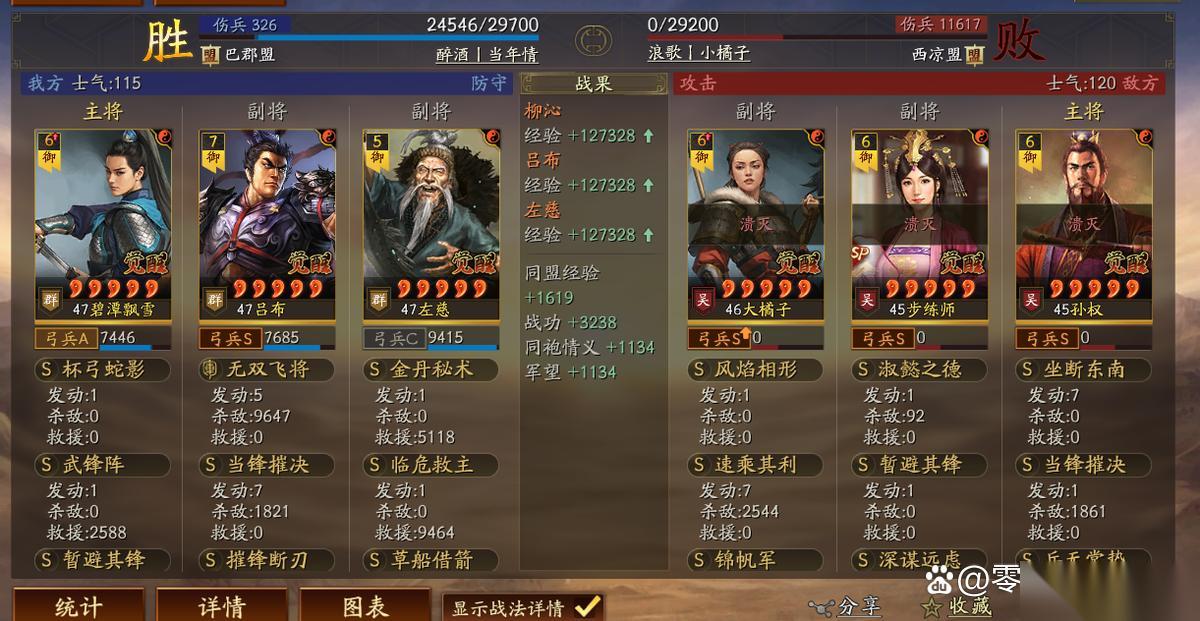The height and width of the screenshot is (621, 1200).
Task: Select the 吕布 general card
Action: [x=267, y=224]
